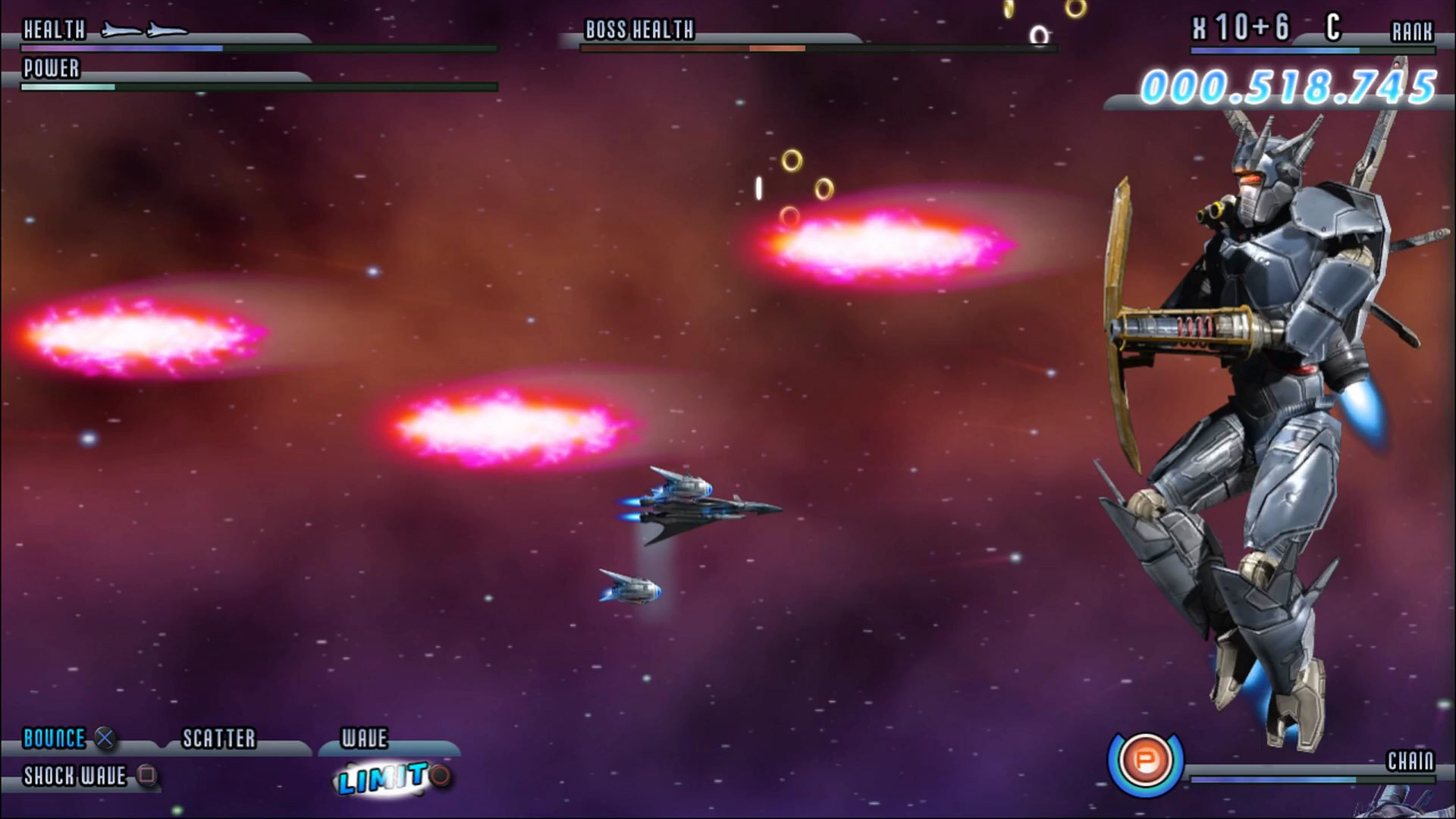Toggle the BOUNCE weapon selection
The width and height of the screenshot is (1456, 819).
coord(53,737)
